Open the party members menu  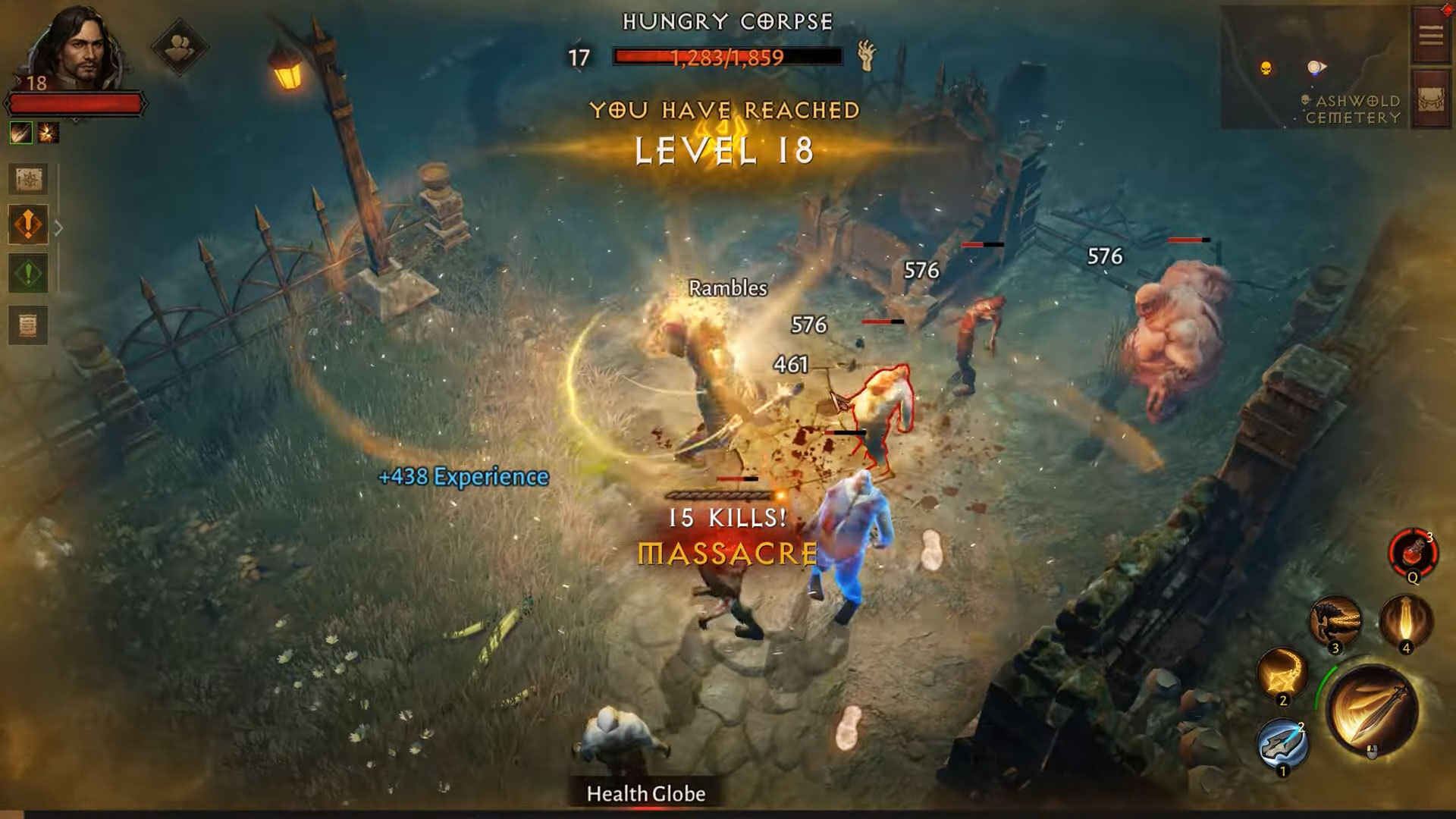179,47
